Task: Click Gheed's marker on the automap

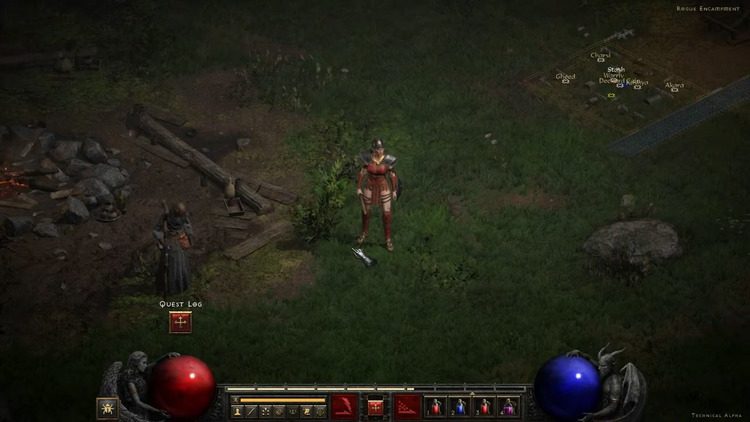Action: point(566,83)
